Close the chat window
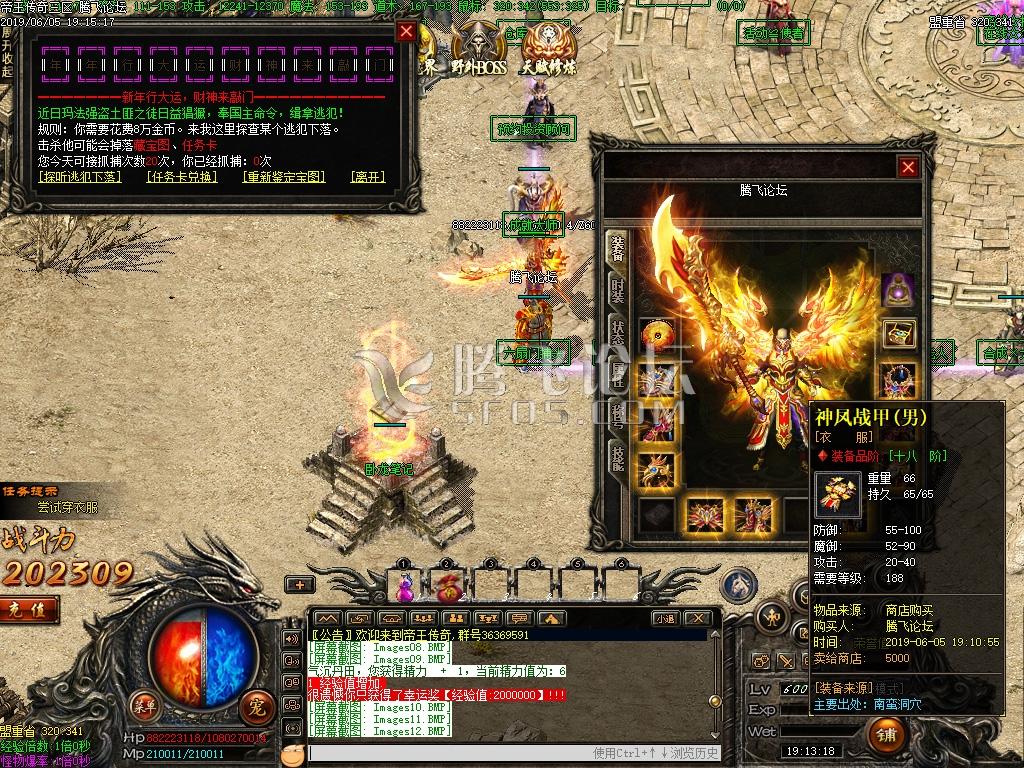 [699, 618]
